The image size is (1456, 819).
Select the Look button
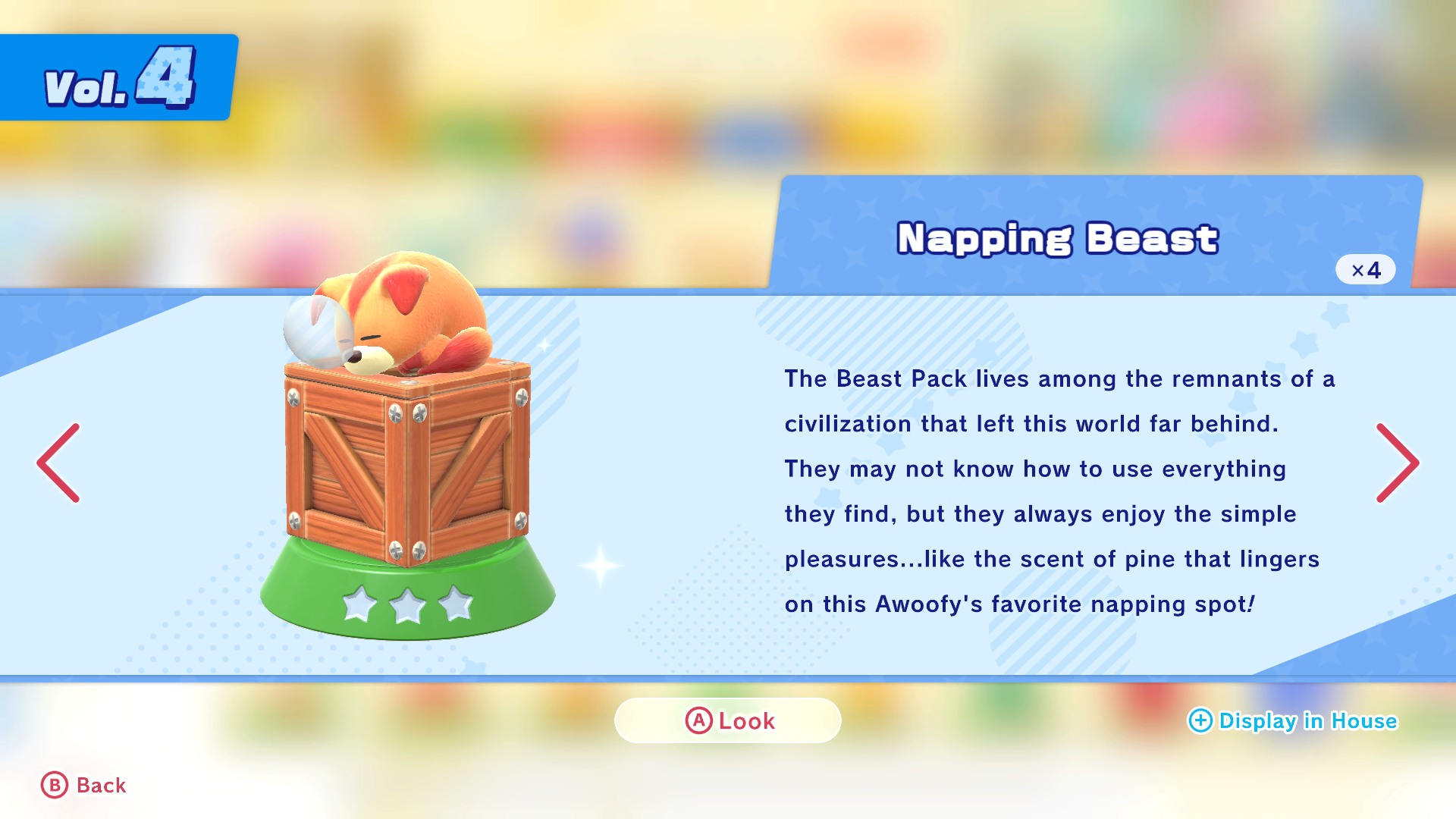(x=728, y=720)
